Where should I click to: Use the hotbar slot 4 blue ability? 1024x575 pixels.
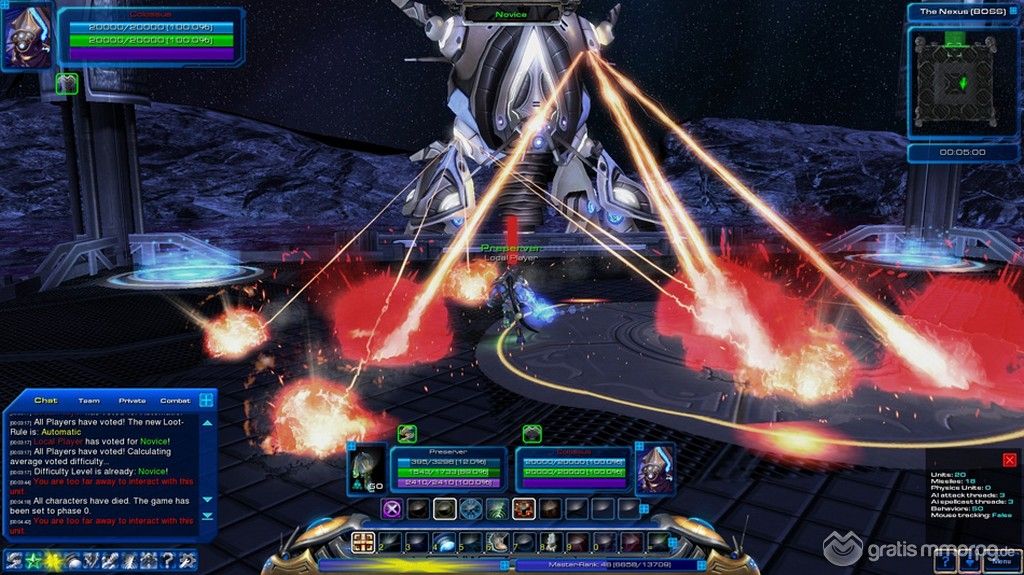point(443,542)
